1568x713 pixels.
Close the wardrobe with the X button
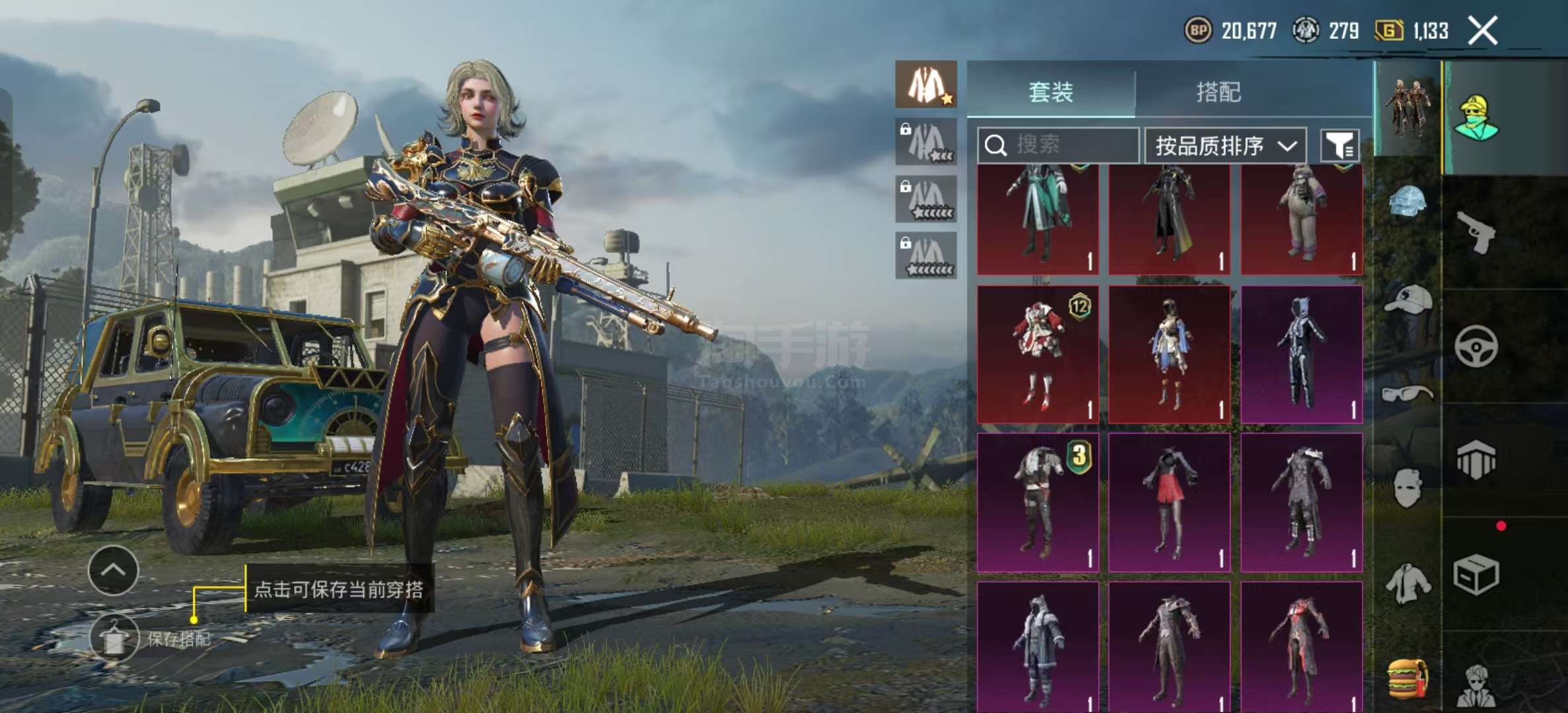pyautogui.click(x=1483, y=30)
